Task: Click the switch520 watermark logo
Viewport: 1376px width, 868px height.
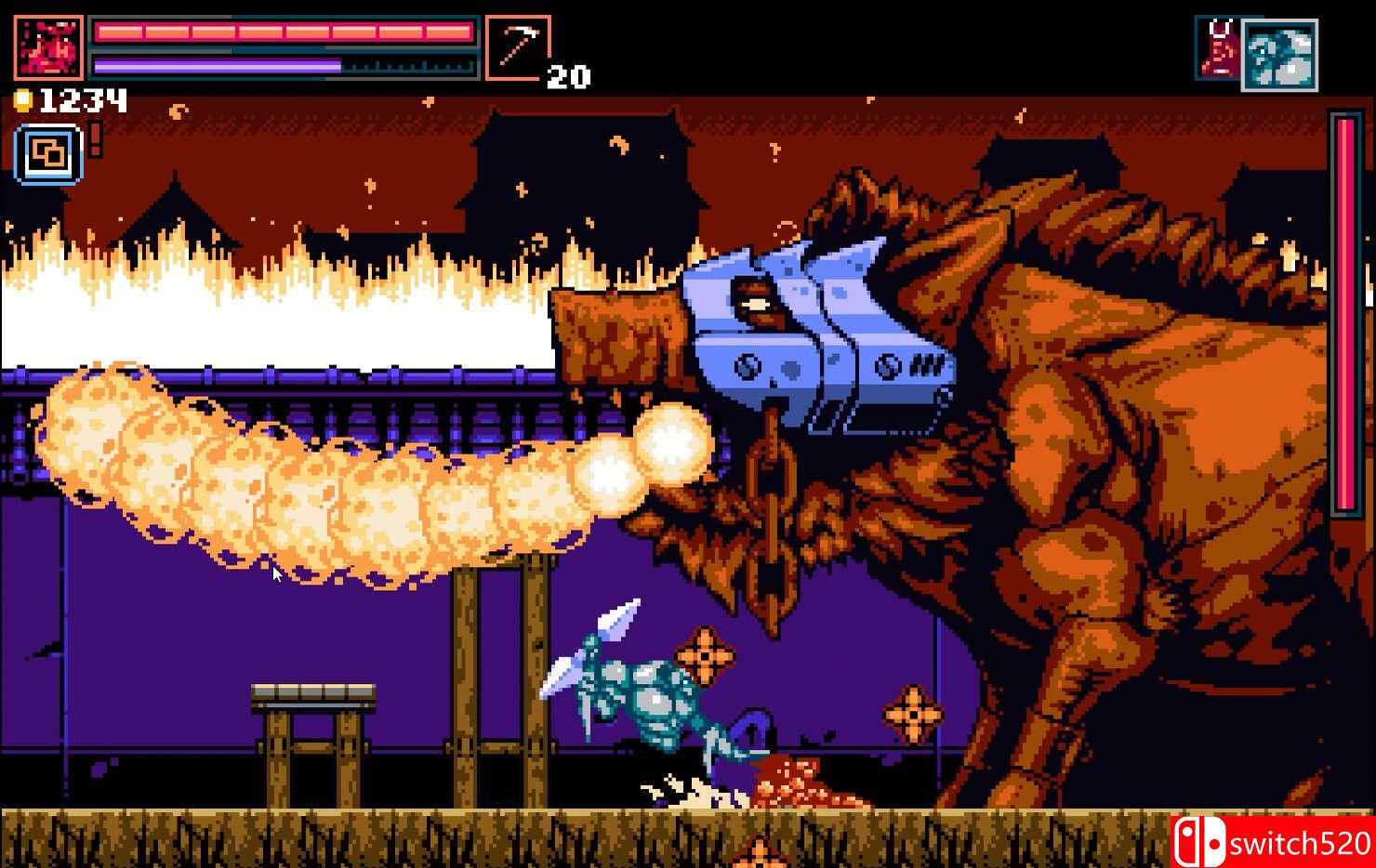Action: coord(1271,842)
